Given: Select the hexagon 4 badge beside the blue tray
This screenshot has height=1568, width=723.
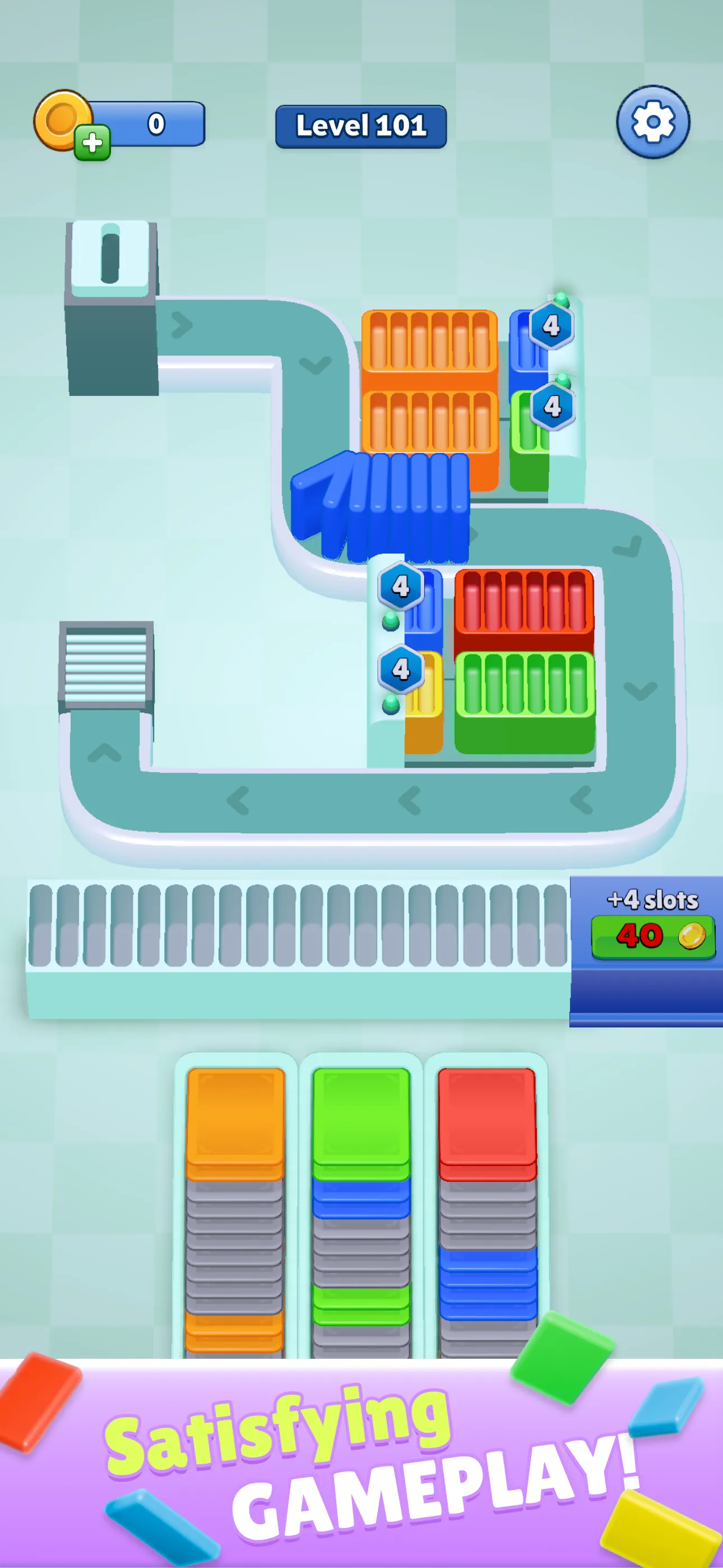Looking at the screenshot, I should tap(401, 585).
